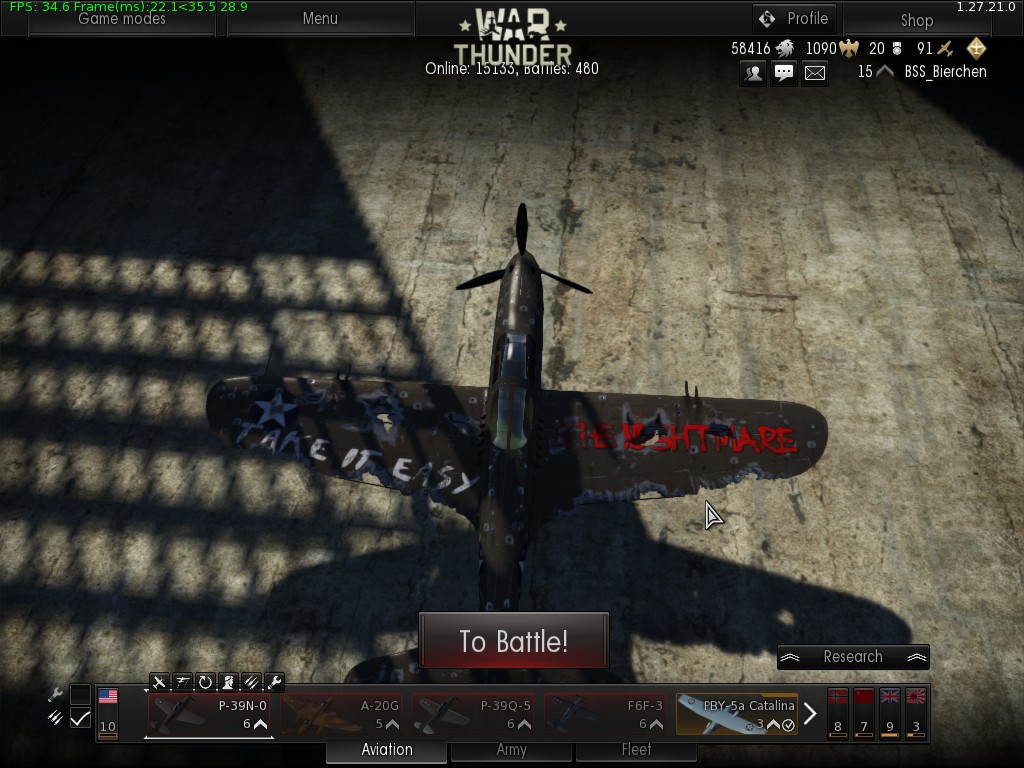Viewport: 1024px width, 768px height.
Task: Open the friends contacts list
Action: (753, 72)
